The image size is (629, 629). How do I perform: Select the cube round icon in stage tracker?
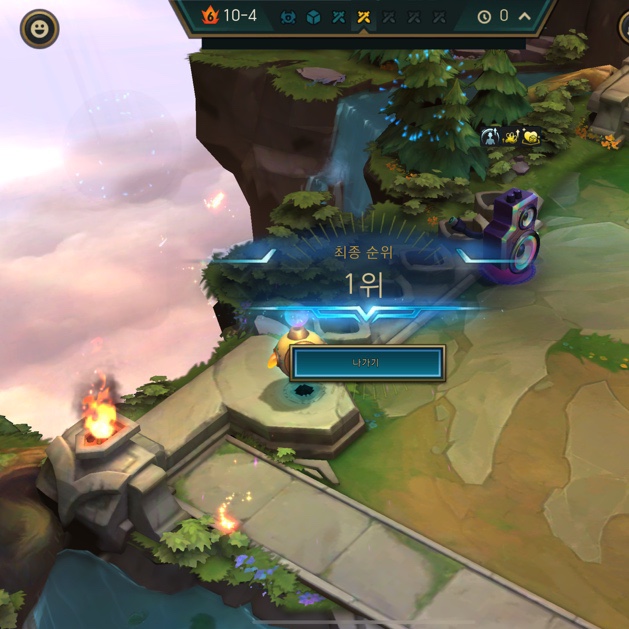point(314,17)
